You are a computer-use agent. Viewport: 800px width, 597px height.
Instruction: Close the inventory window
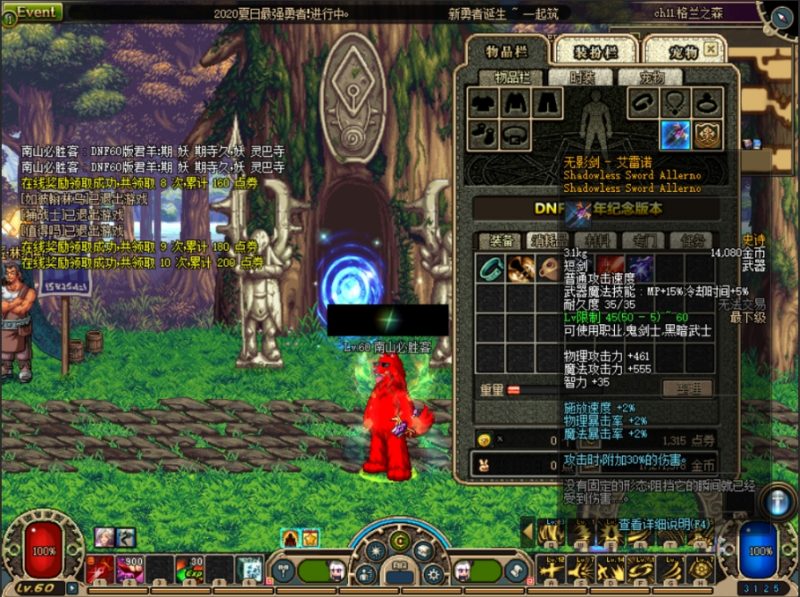tap(711, 47)
